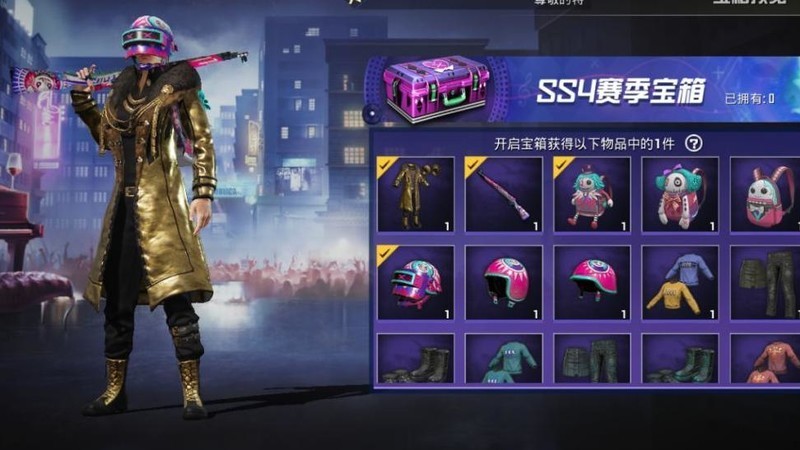Select the golden trench coat outfit tile
The width and height of the screenshot is (800, 450).
[x=415, y=194]
